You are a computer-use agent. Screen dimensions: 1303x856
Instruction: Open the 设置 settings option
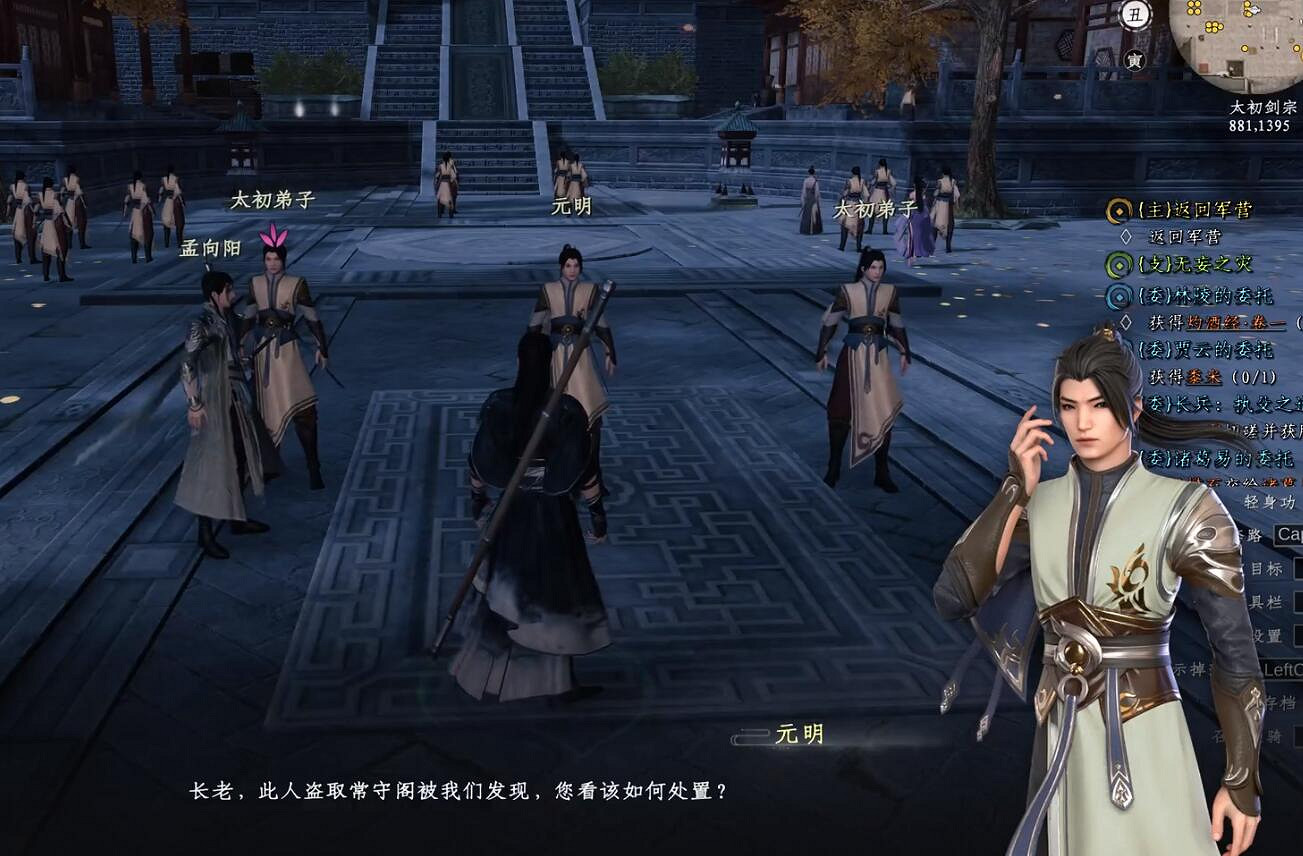(x=1265, y=632)
